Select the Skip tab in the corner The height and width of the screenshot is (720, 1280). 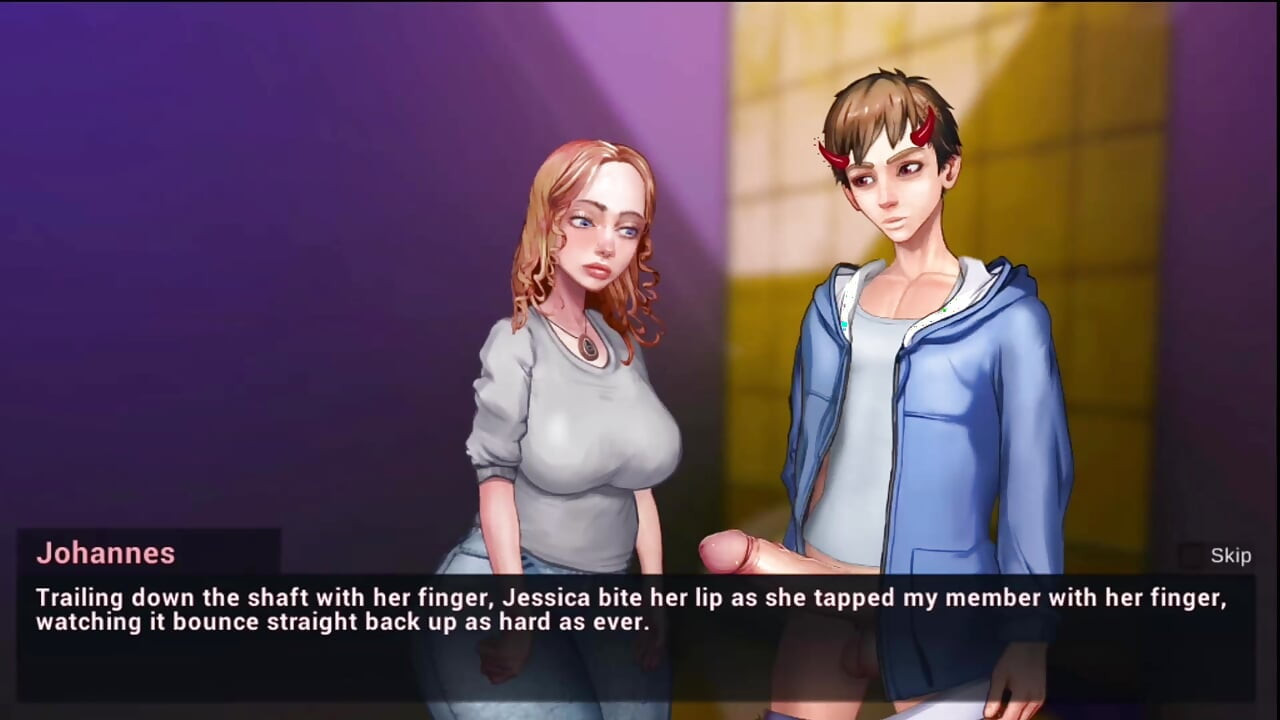[1230, 555]
